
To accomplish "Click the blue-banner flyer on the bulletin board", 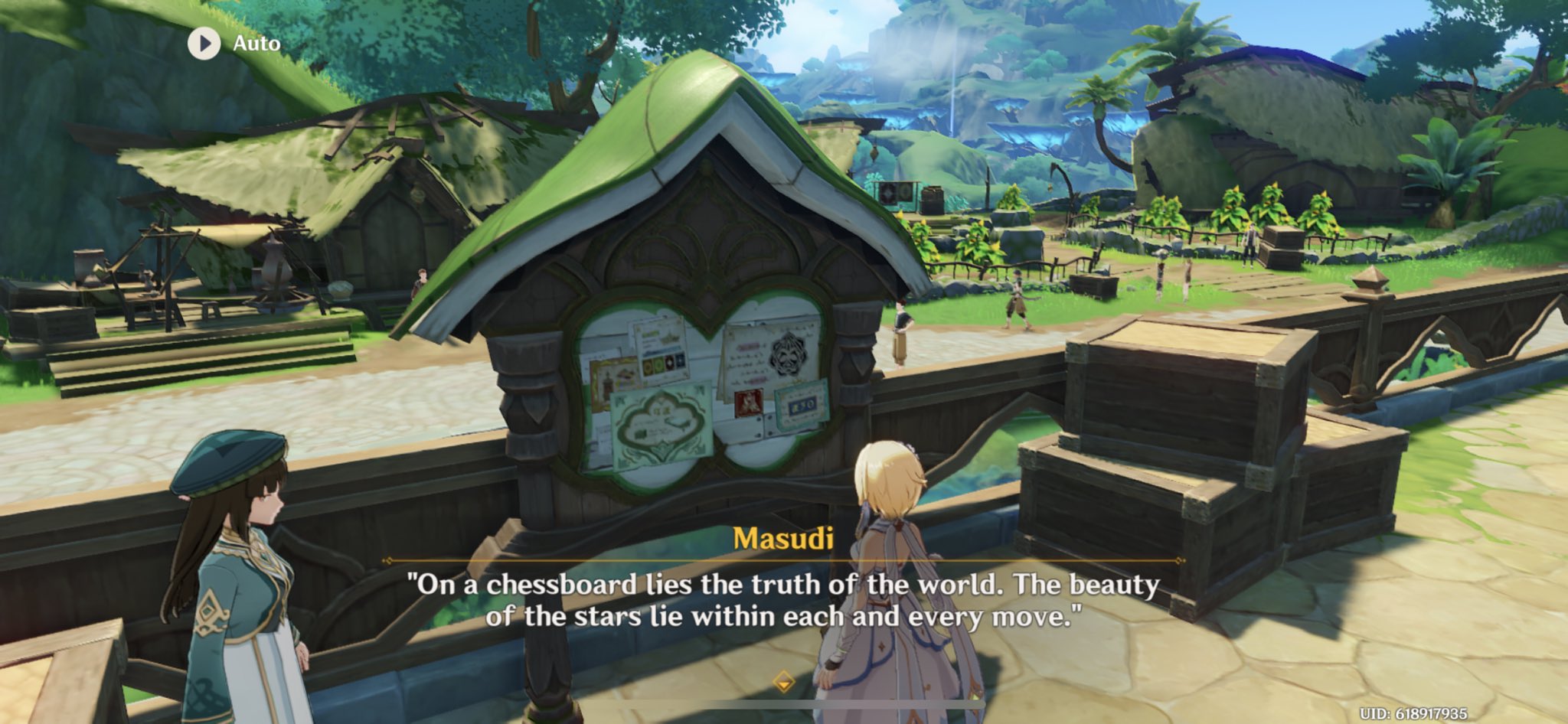I will coord(801,405).
